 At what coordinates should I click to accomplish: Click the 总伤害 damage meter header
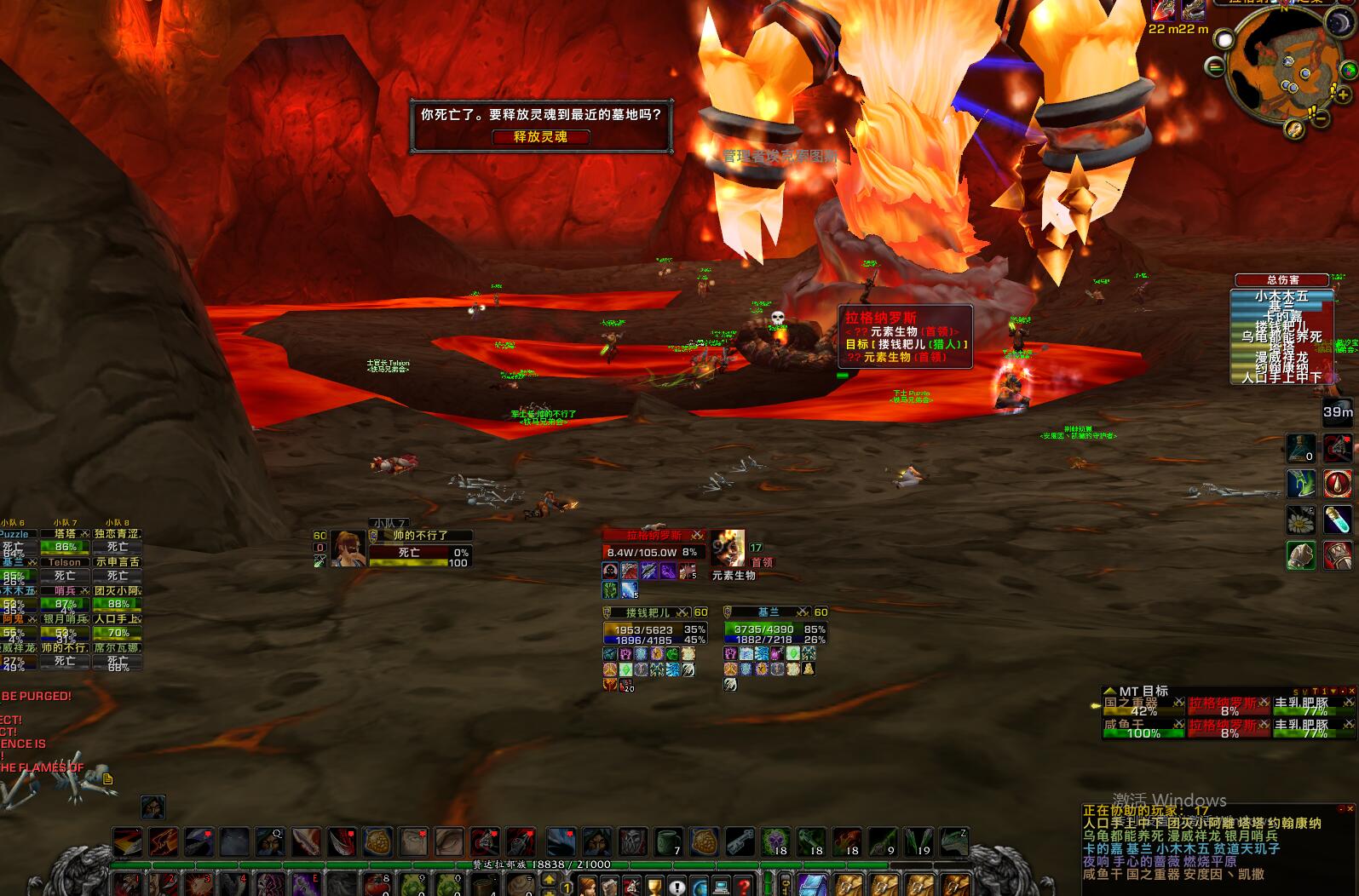1281,280
